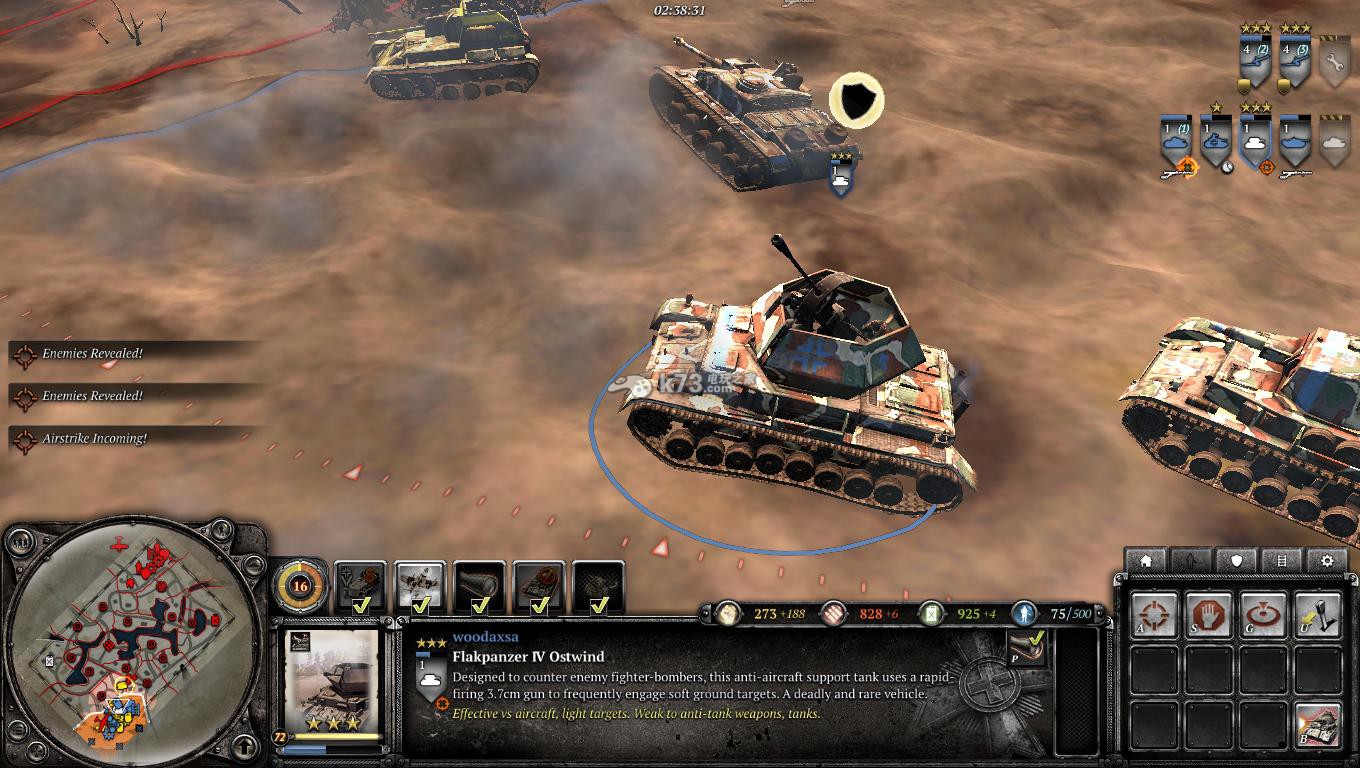The height and width of the screenshot is (768, 1360).
Task: Use the Reverse move command with yellow arrow
Action: (1316, 616)
